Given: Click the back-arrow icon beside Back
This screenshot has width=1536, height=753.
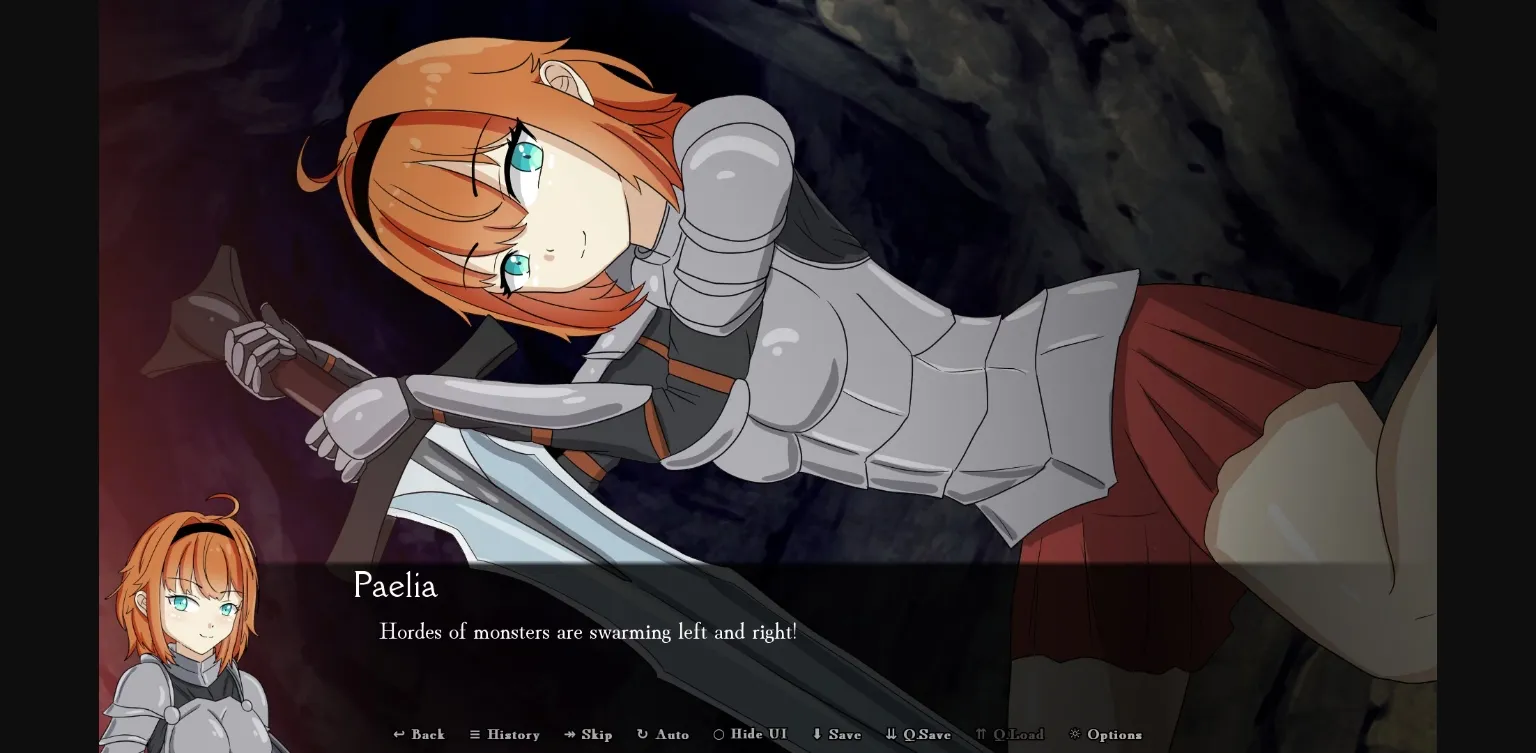Looking at the screenshot, I should coord(398,734).
